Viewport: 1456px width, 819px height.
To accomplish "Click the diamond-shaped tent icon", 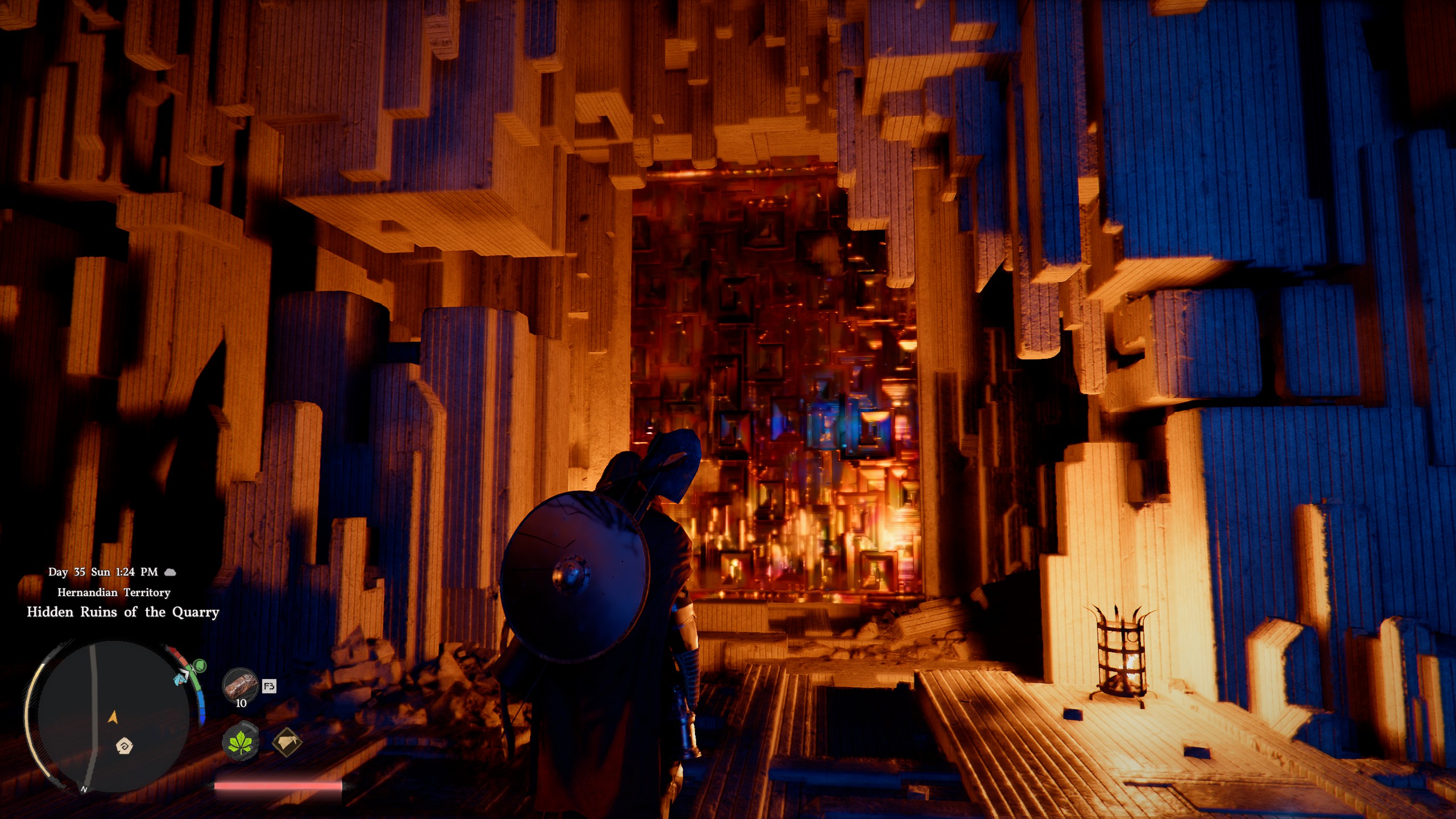I will click(x=287, y=742).
